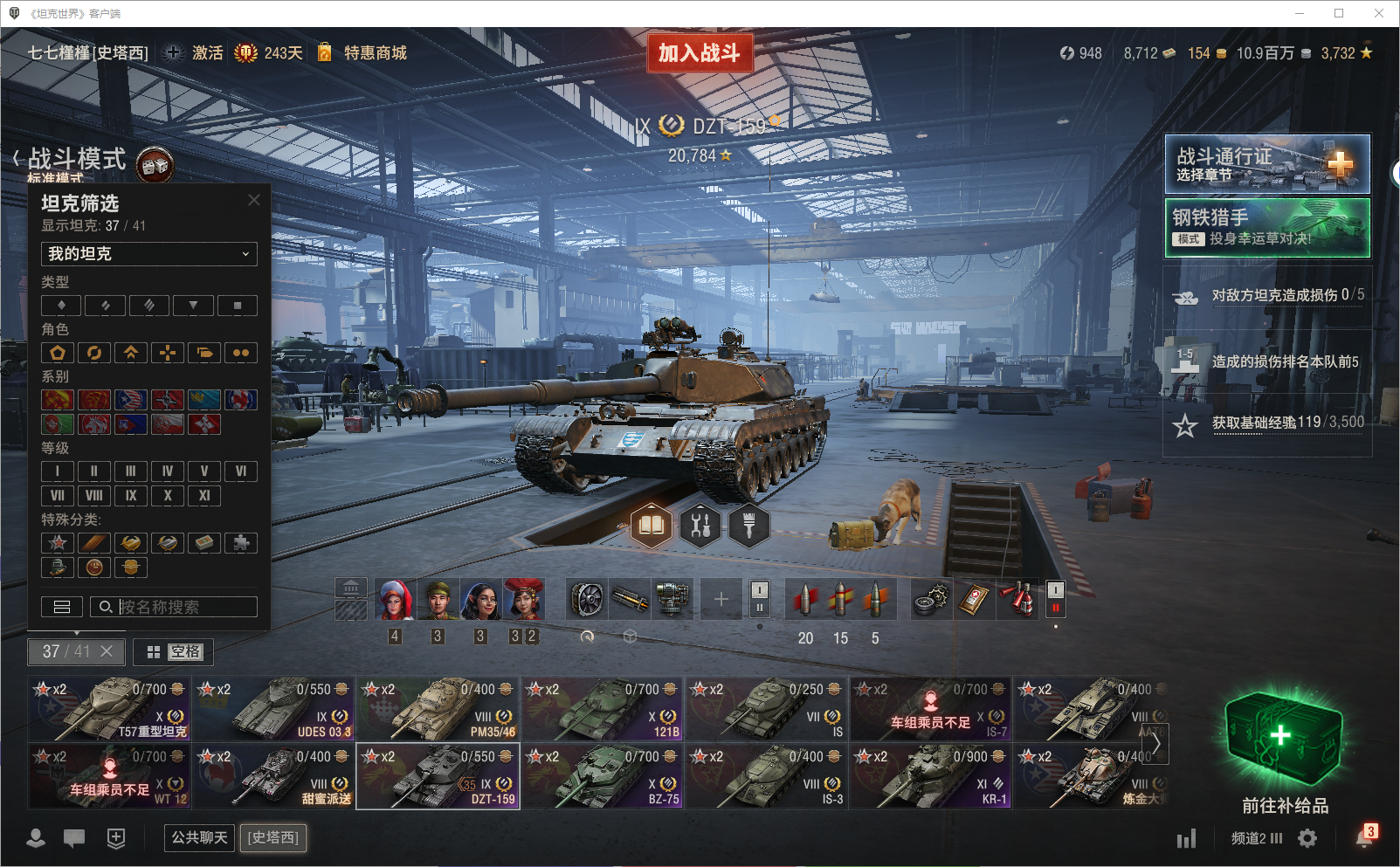Select the T57 heavy tank card
Viewport: 1400px width, 867px height.
coord(109,708)
